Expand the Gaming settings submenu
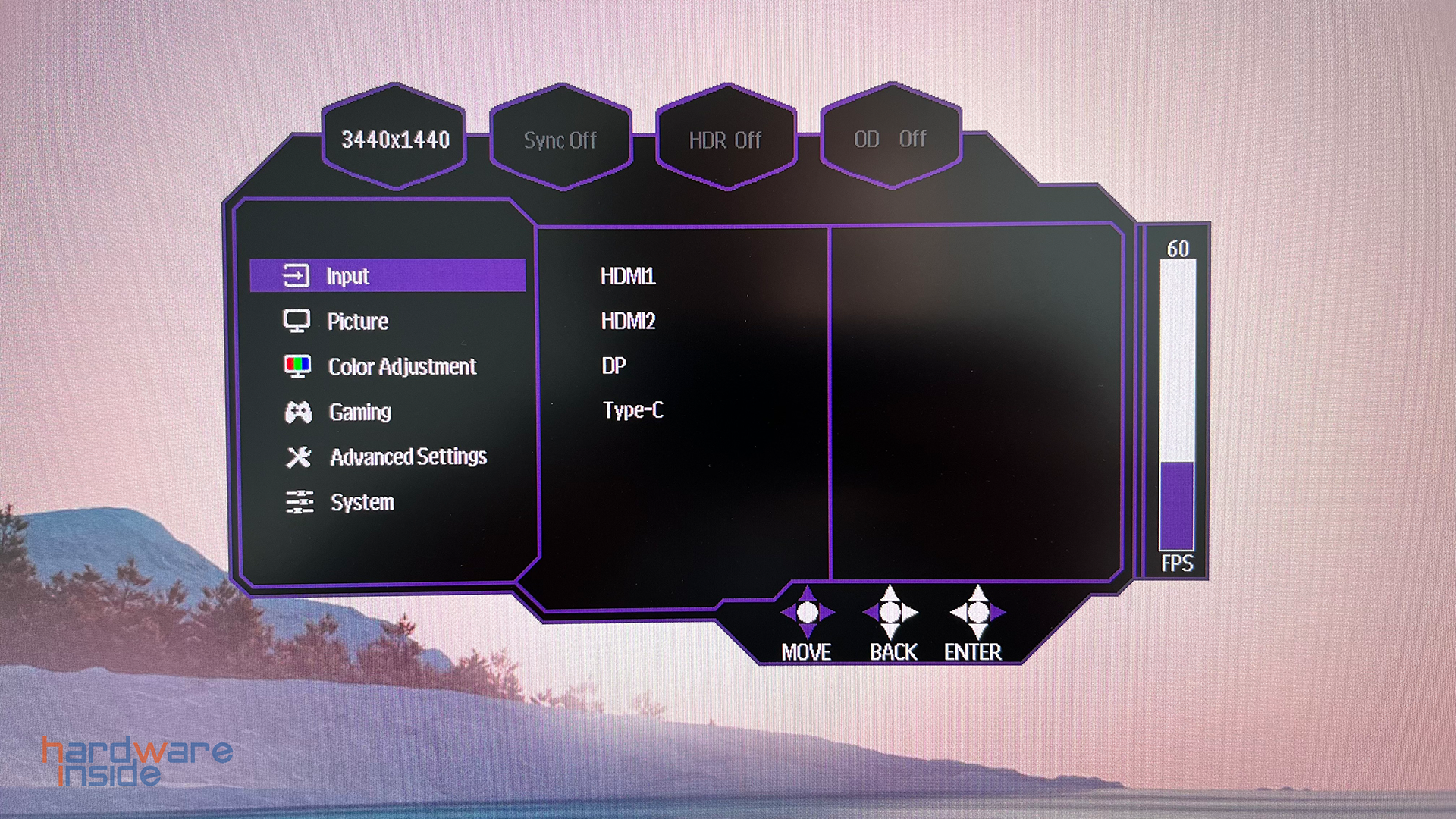 [x=360, y=412]
